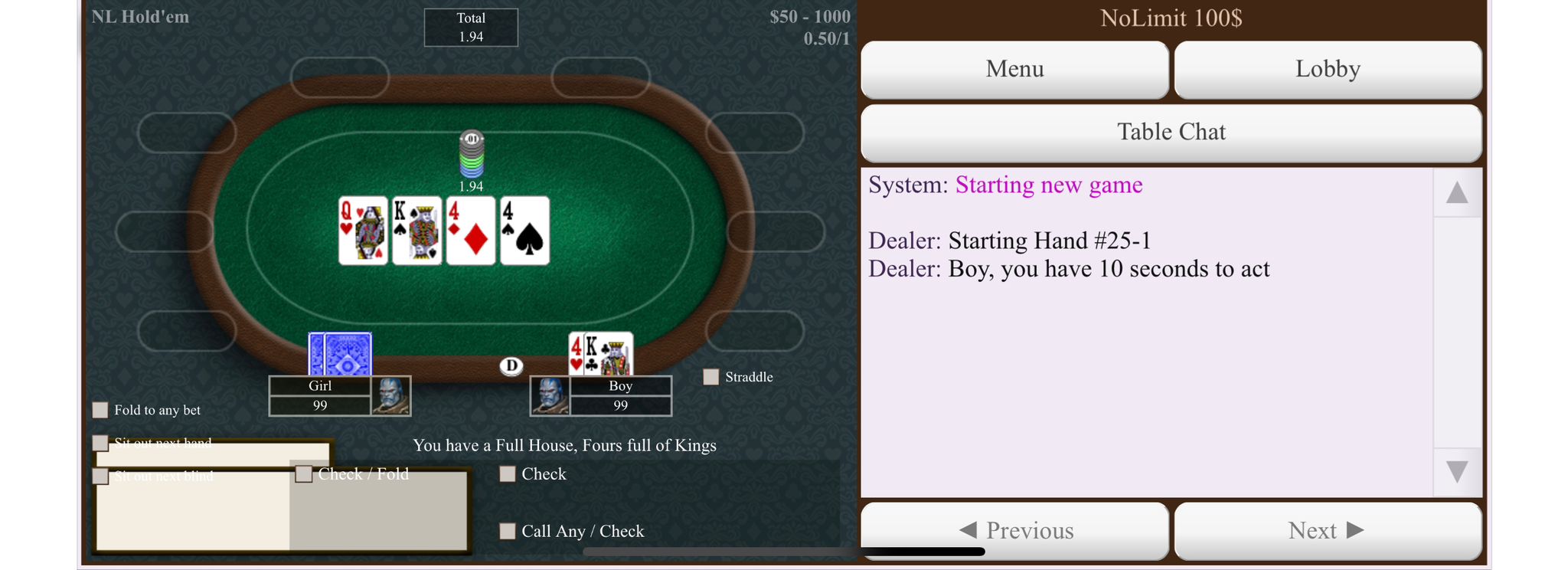Toggle Sit out next blind
This screenshot has height=570, width=1568.
(100, 477)
